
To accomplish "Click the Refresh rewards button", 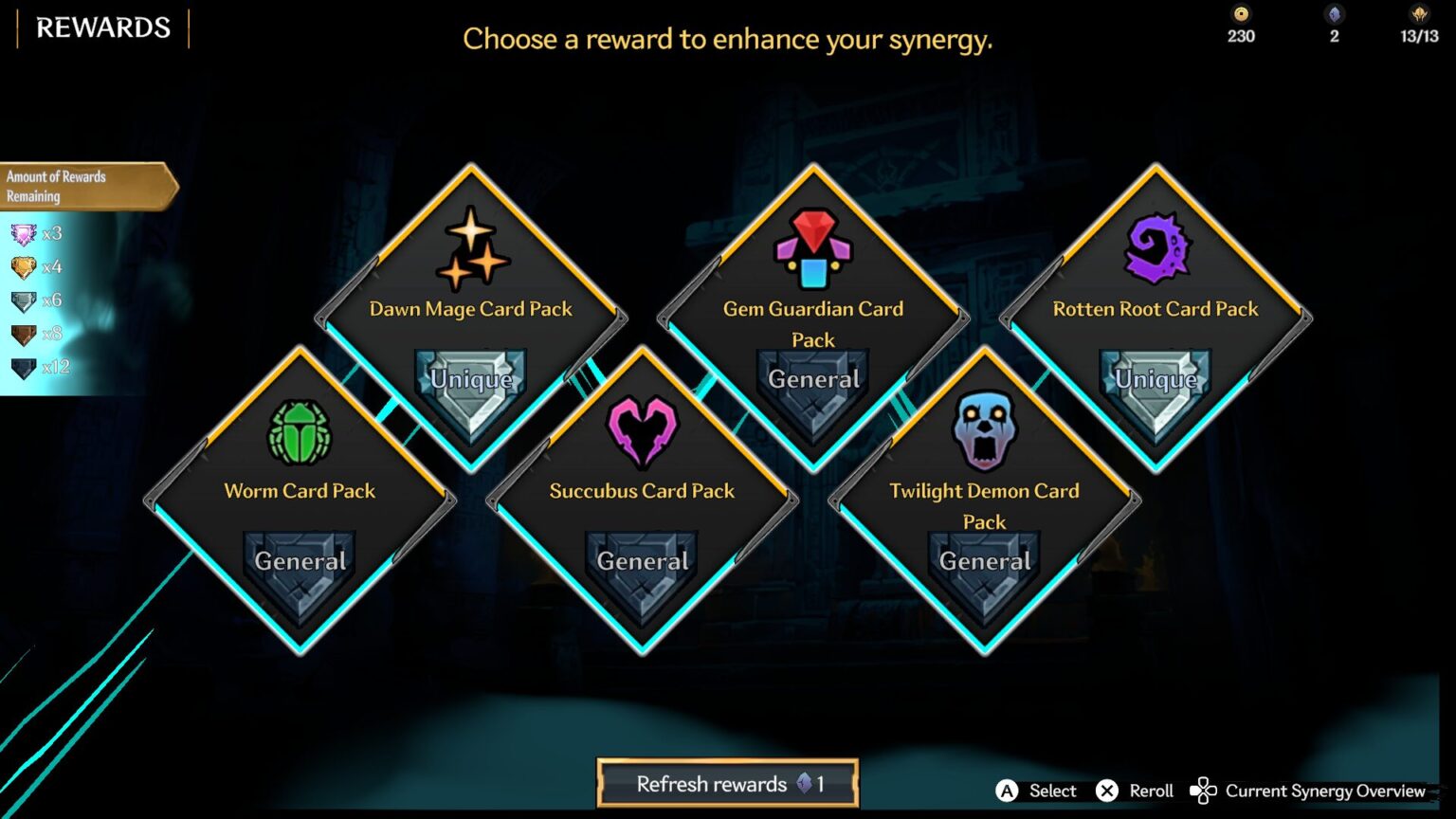I will pyautogui.click(x=728, y=784).
